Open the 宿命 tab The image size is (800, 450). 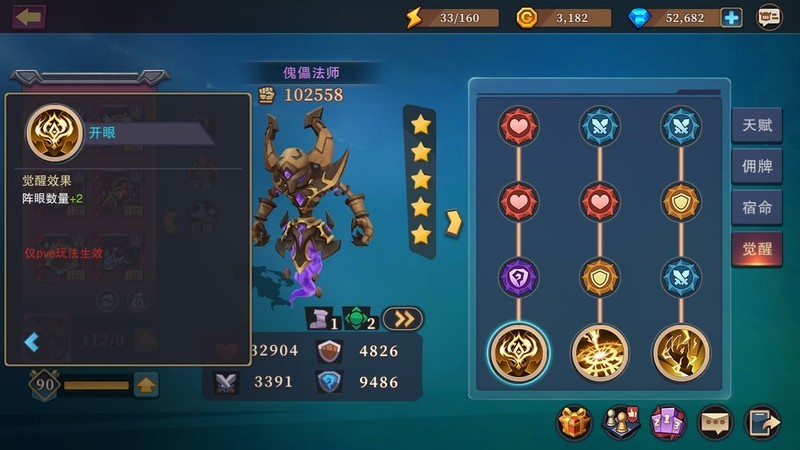(756, 208)
